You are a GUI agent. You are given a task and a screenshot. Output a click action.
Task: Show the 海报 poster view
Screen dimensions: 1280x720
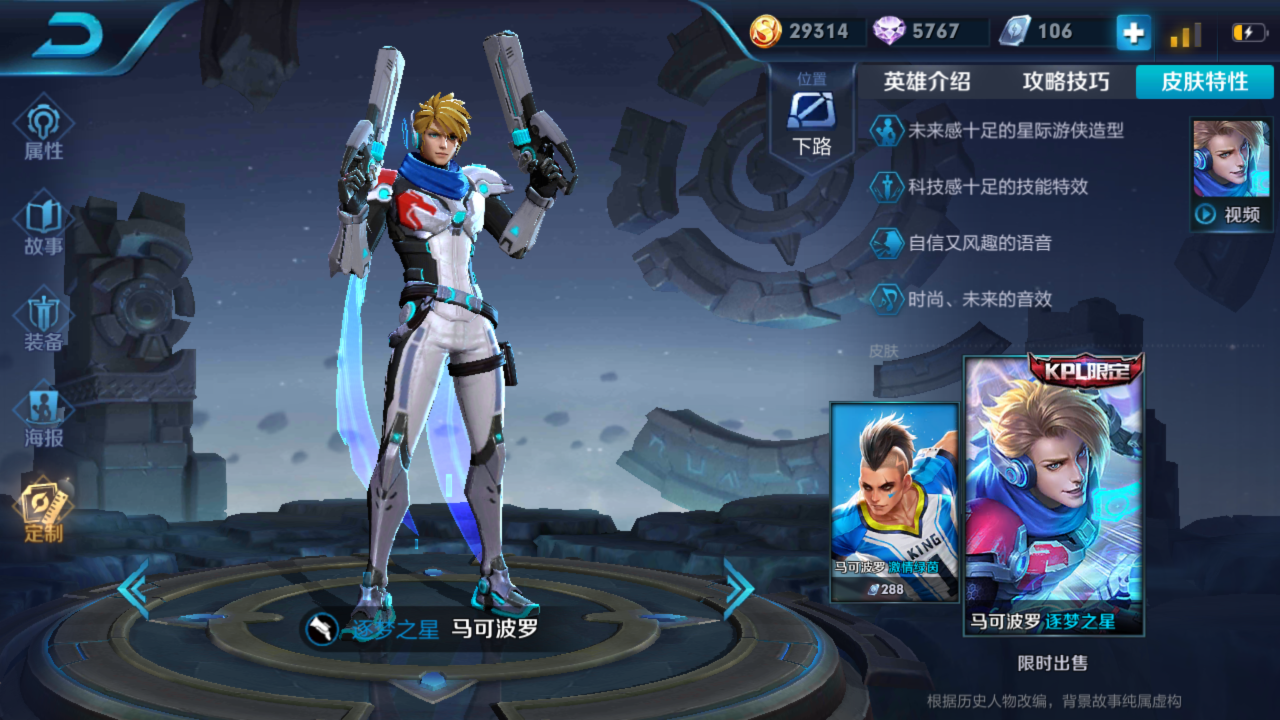43,417
